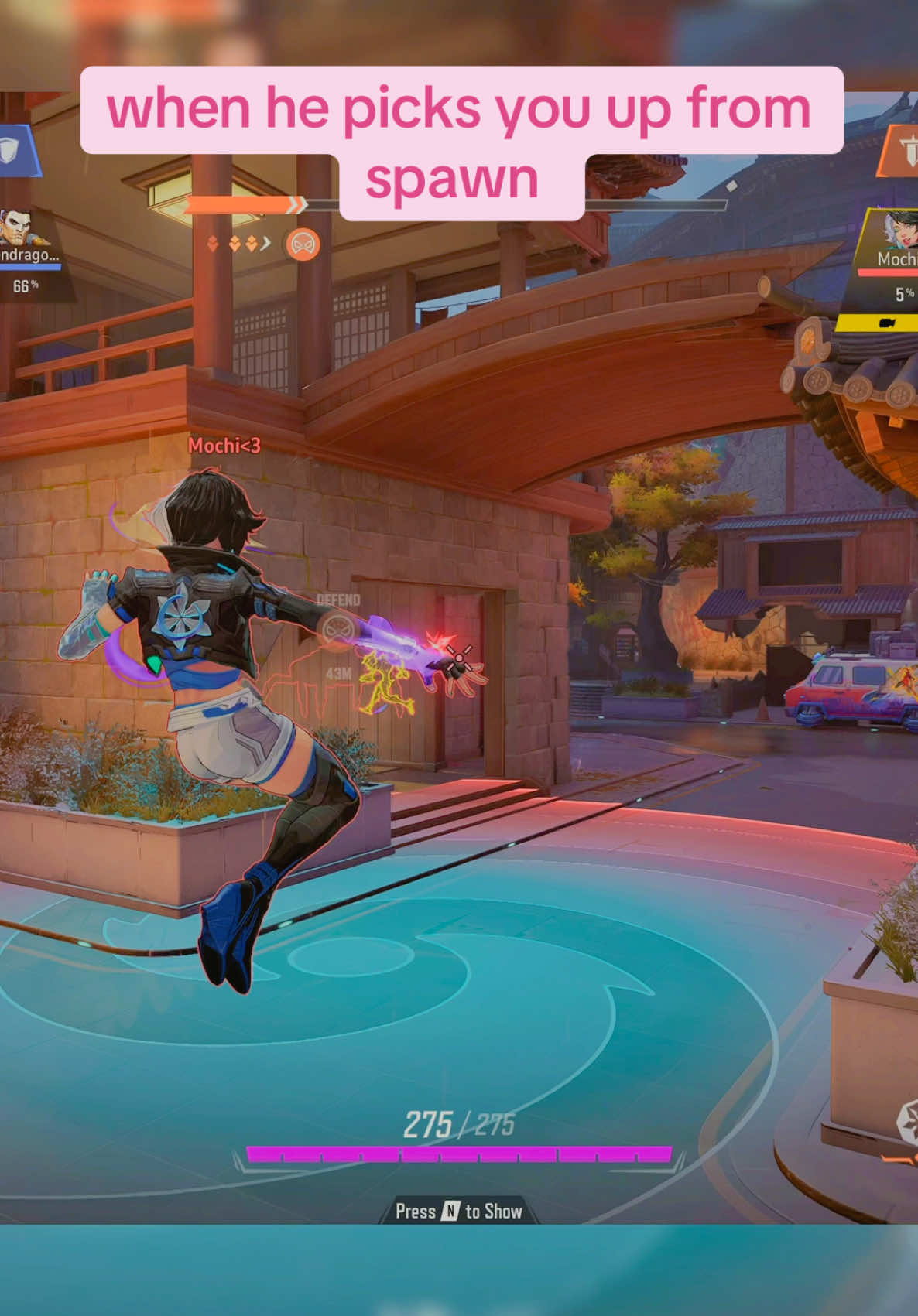918x1316 pixels.
Task: Click the camera icon on the yellow bar
Action: [887, 323]
